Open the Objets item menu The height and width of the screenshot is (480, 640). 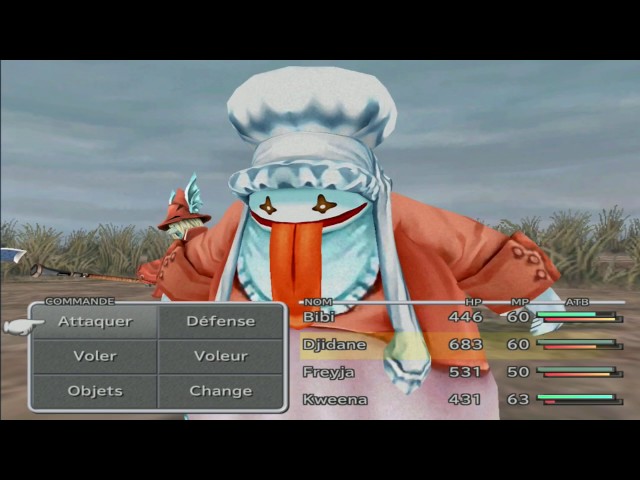click(95, 390)
